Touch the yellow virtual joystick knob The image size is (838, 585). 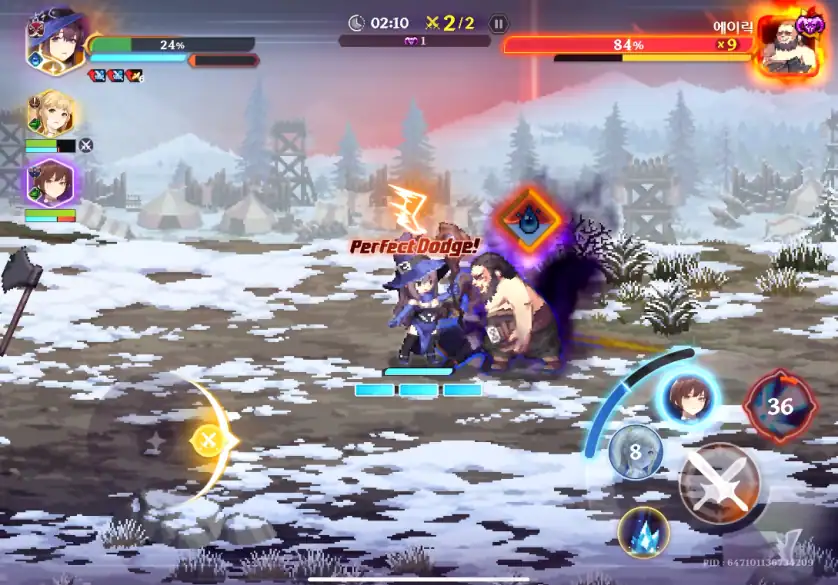click(208, 440)
